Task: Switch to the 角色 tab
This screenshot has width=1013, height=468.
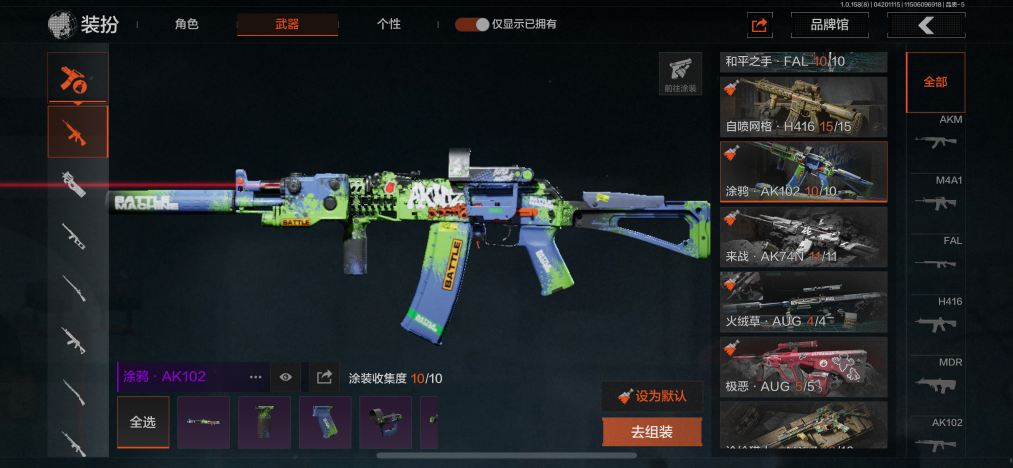Action: click(186, 24)
